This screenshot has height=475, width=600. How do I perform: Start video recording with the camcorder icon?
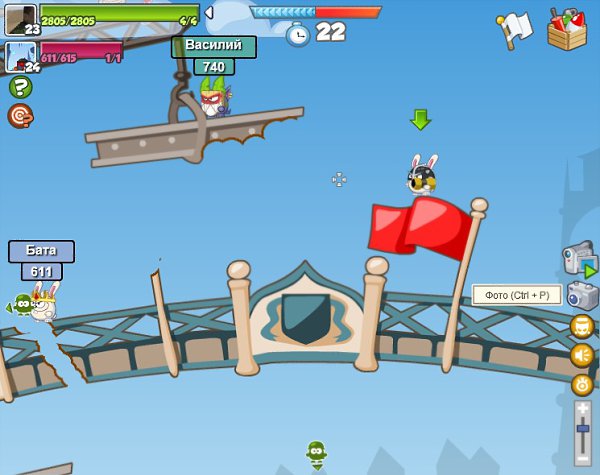580,258
